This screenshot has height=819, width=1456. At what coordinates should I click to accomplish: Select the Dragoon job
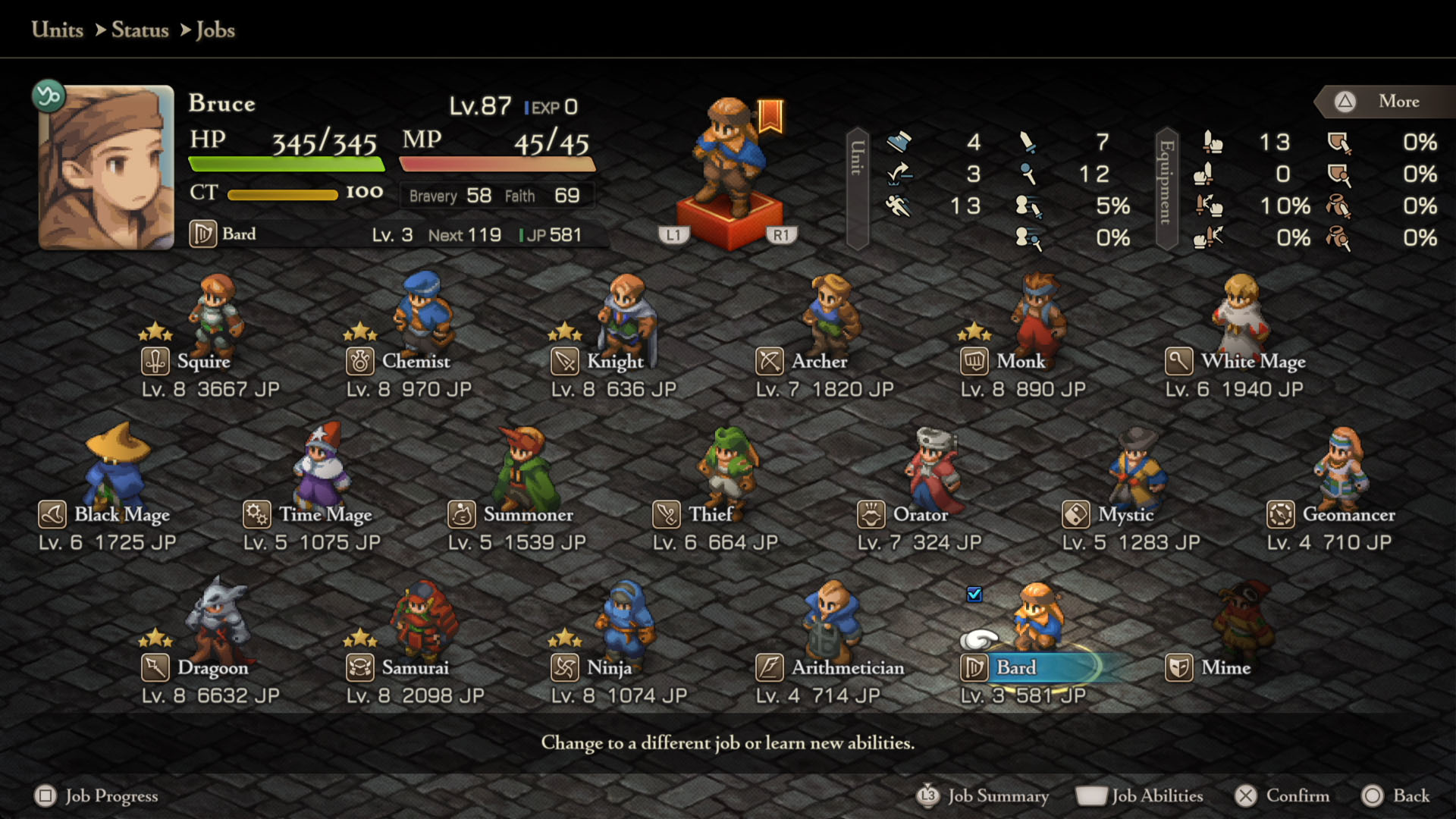[212, 668]
